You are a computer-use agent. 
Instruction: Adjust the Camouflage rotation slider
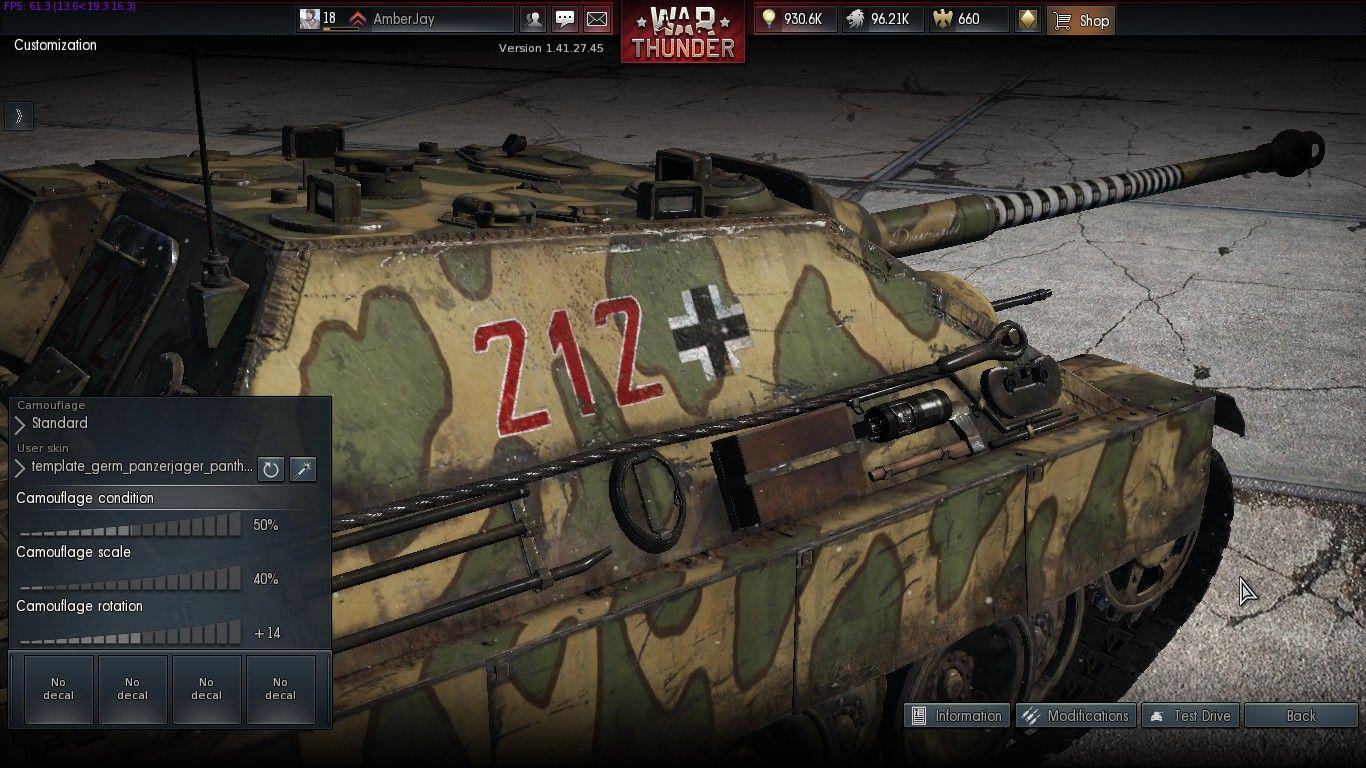tap(130, 633)
